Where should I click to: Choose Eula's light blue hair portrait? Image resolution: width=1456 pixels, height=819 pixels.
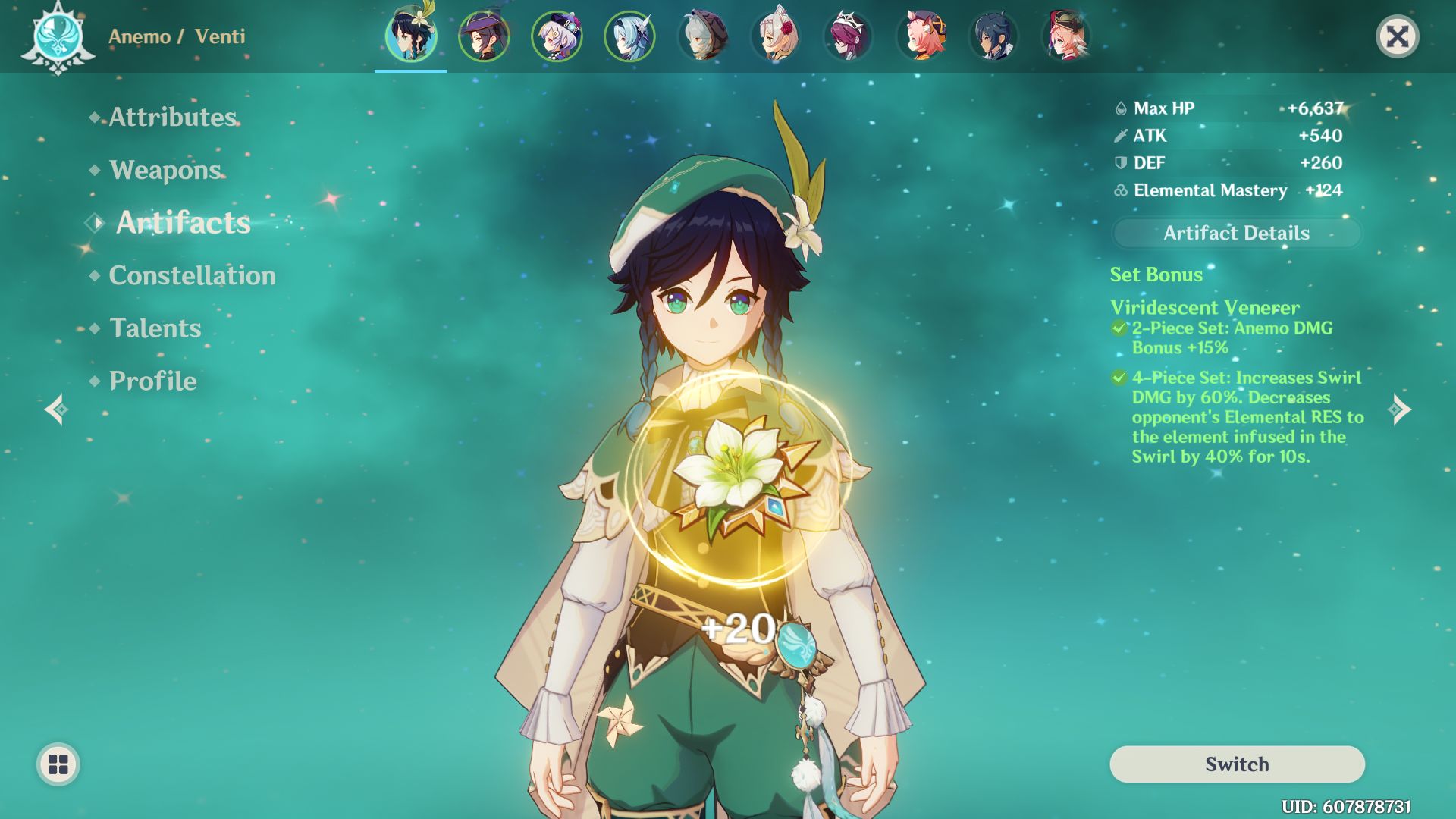(629, 36)
